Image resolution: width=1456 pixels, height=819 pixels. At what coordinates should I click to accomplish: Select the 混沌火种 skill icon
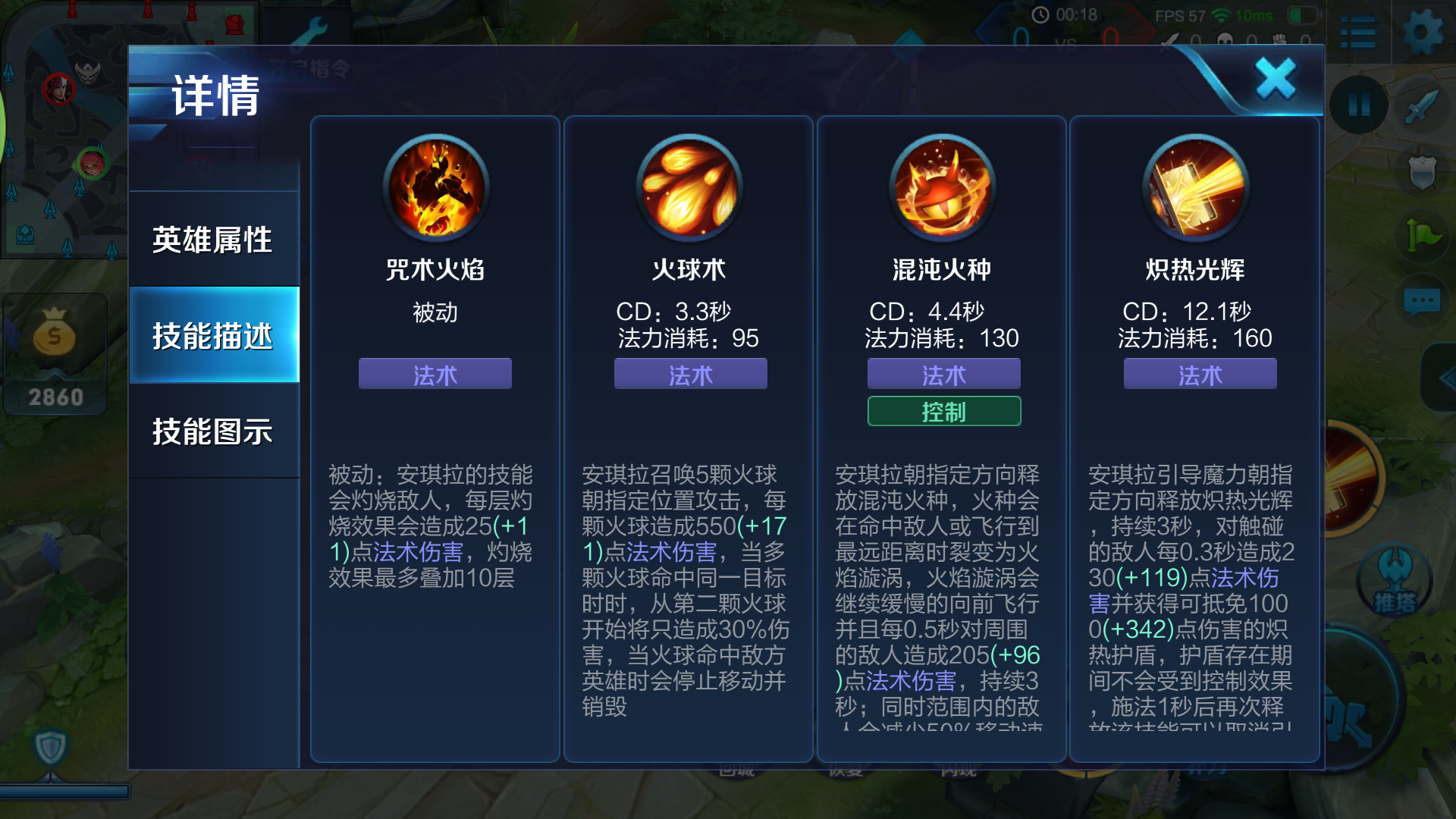(x=942, y=187)
